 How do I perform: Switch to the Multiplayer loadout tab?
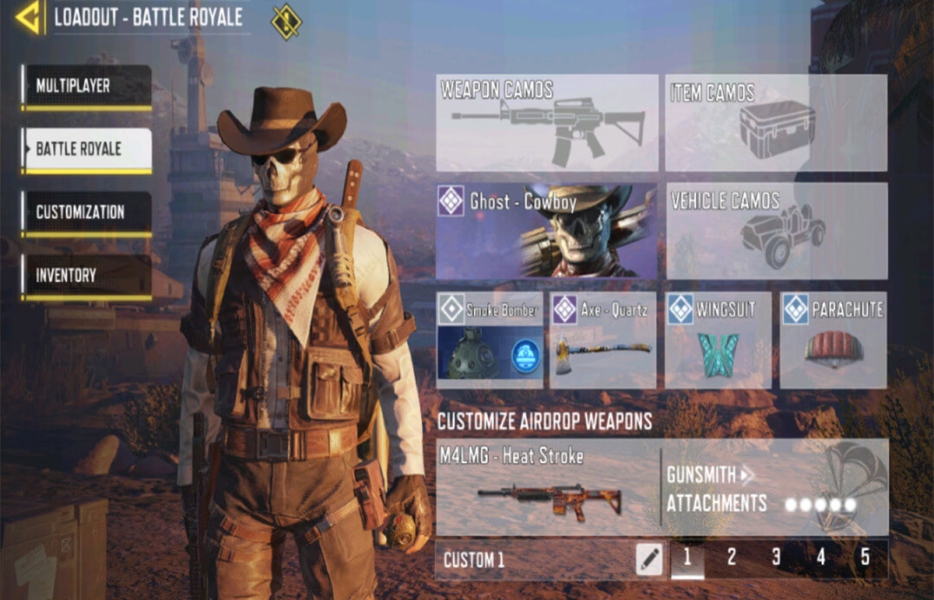(x=86, y=87)
